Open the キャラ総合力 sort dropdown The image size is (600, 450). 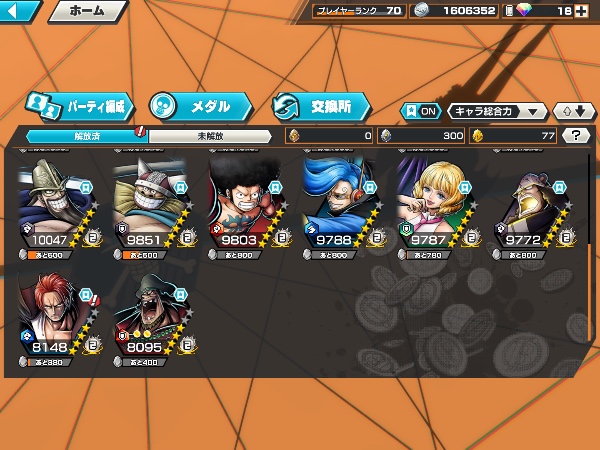click(497, 111)
